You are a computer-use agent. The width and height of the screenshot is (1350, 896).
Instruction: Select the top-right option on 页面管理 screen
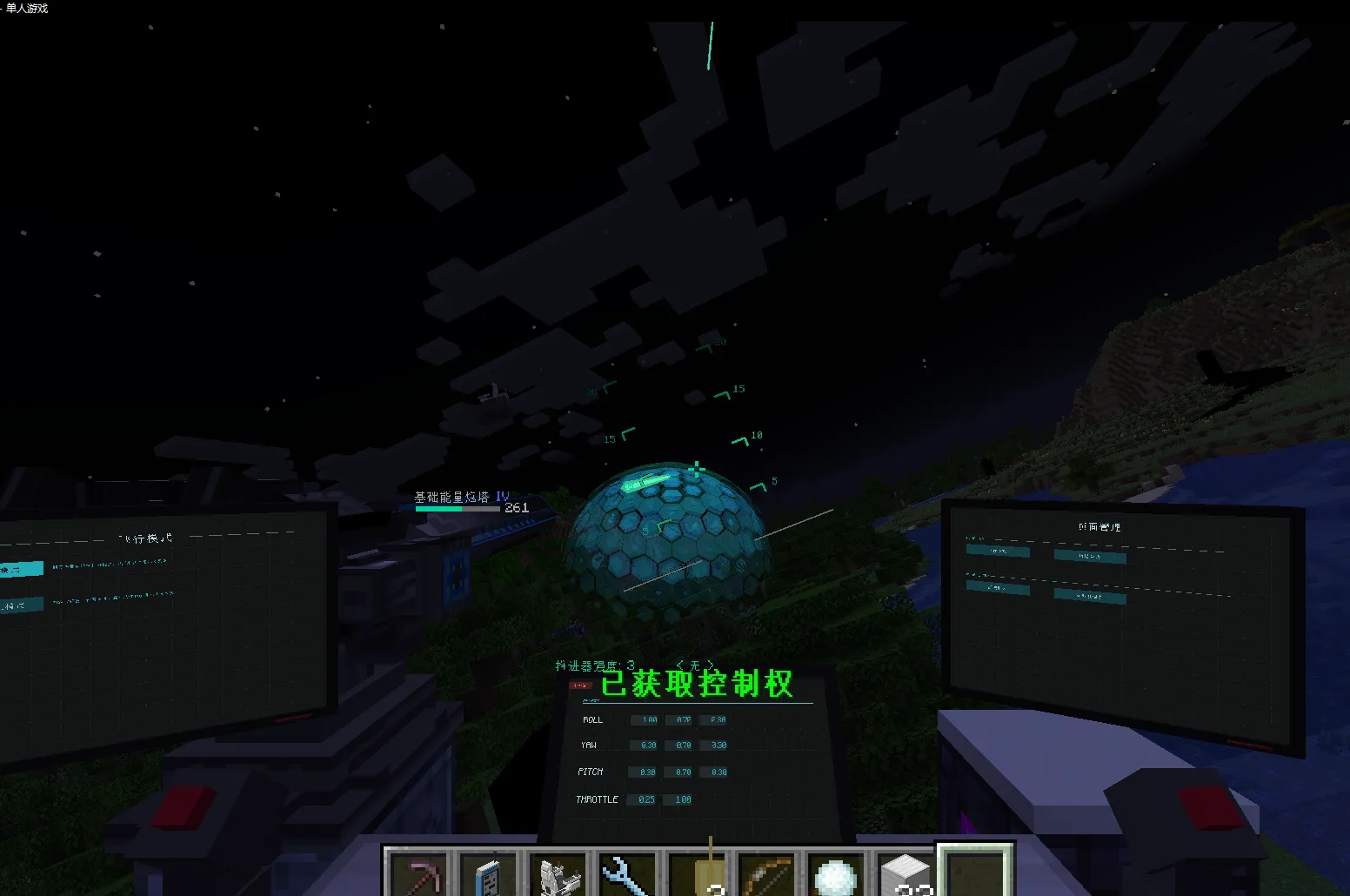(1090, 557)
